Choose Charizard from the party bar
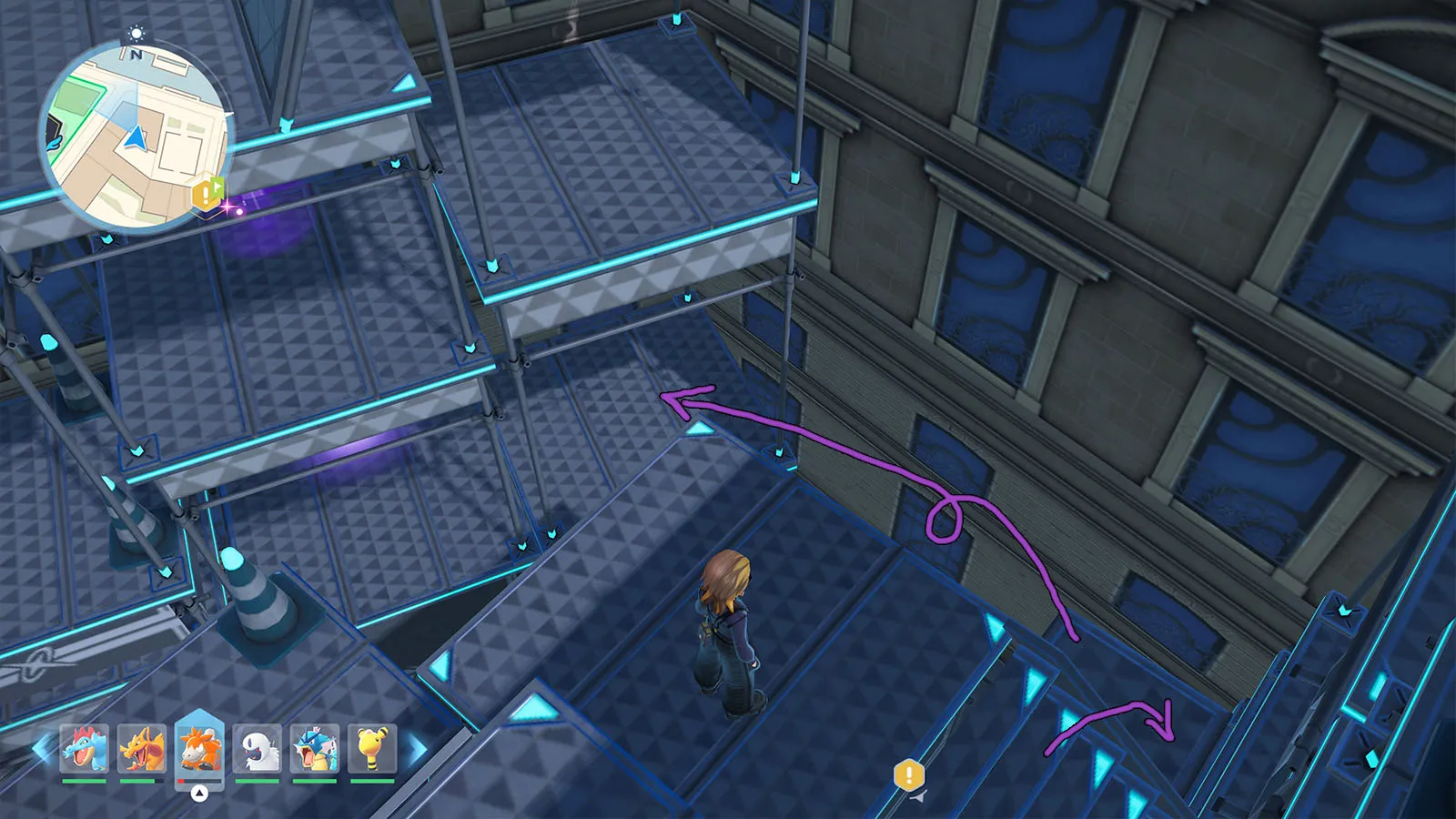This screenshot has height=819, width=1456. (x=142, y=749)
